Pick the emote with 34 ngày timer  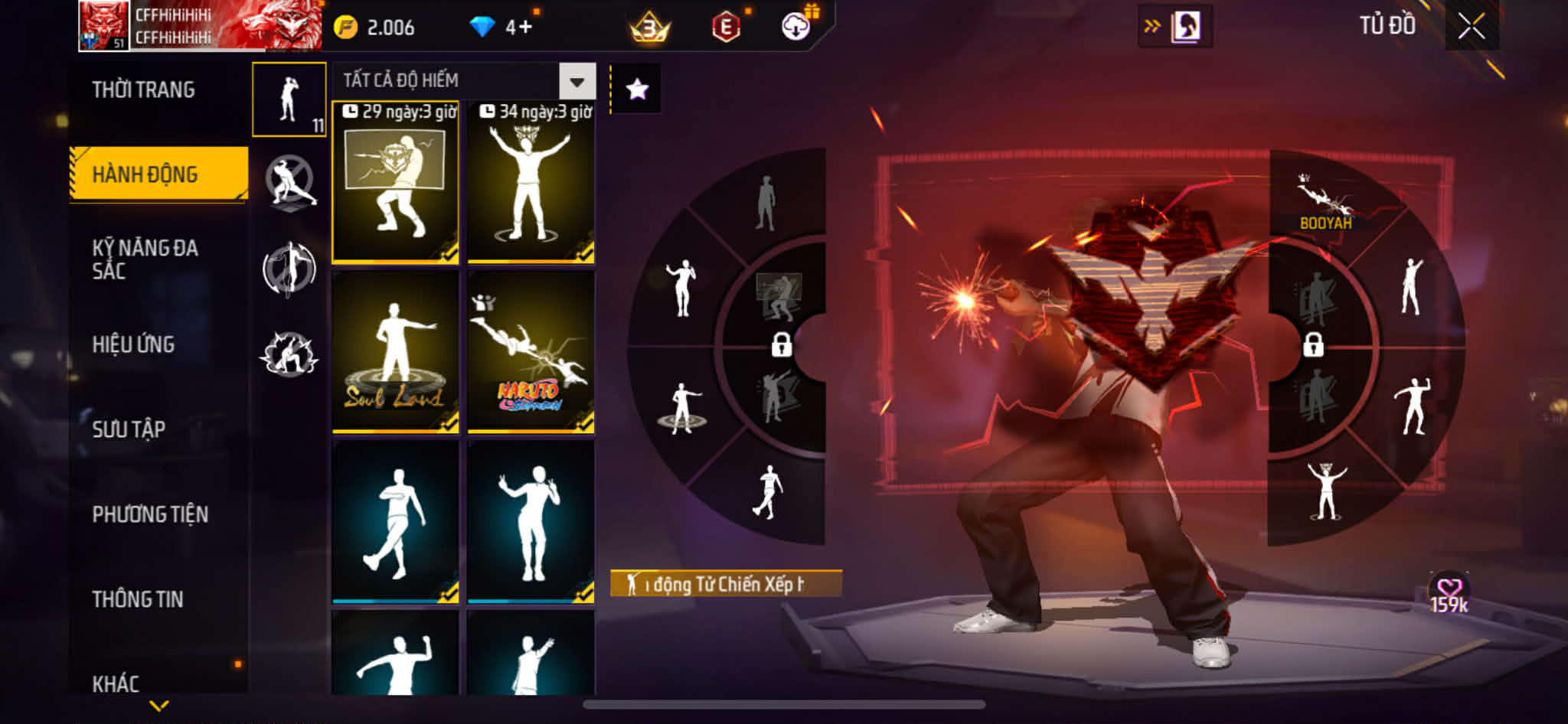click(x=531, y=184)
